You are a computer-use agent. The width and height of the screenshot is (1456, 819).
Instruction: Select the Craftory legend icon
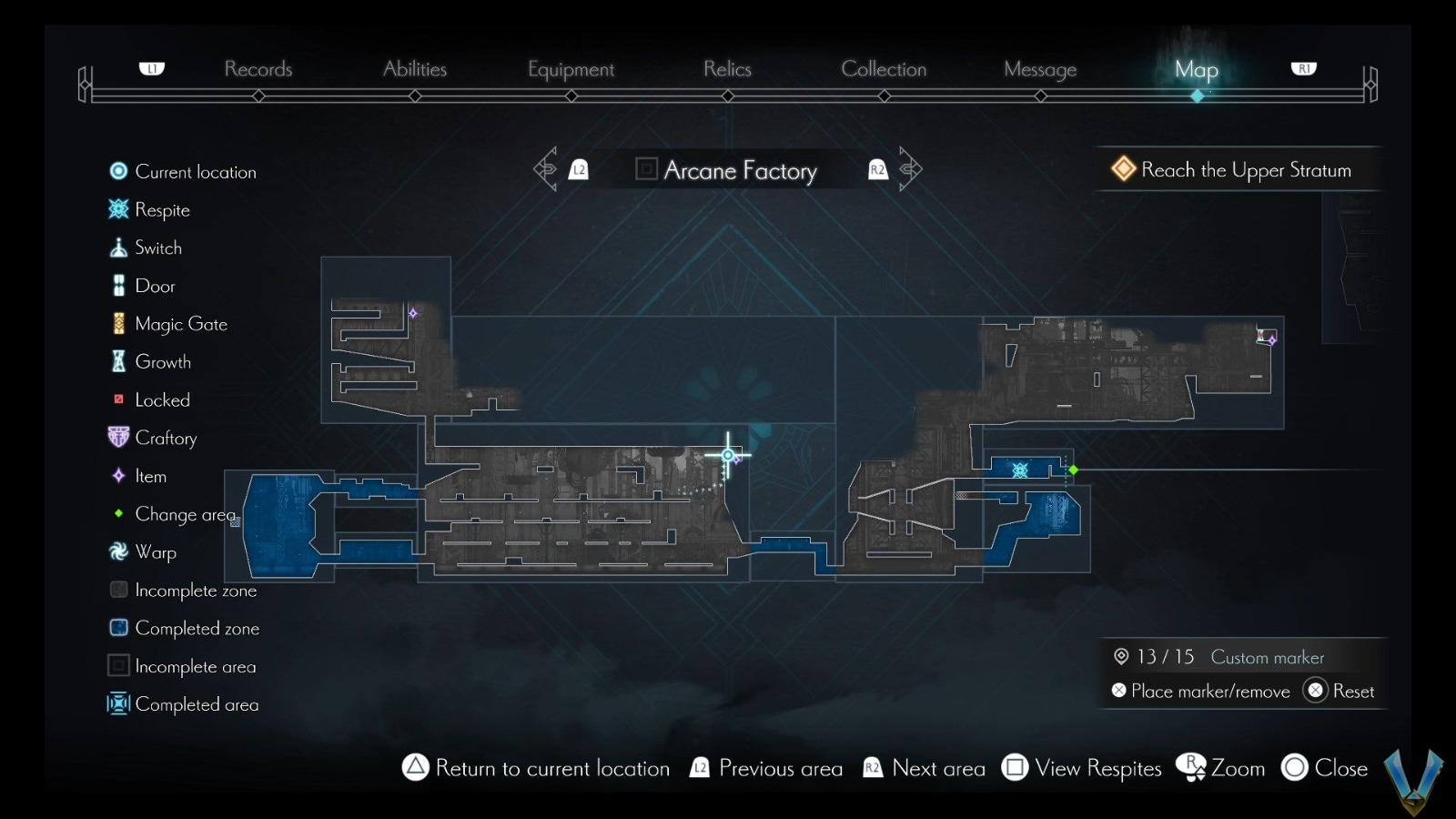118,438
